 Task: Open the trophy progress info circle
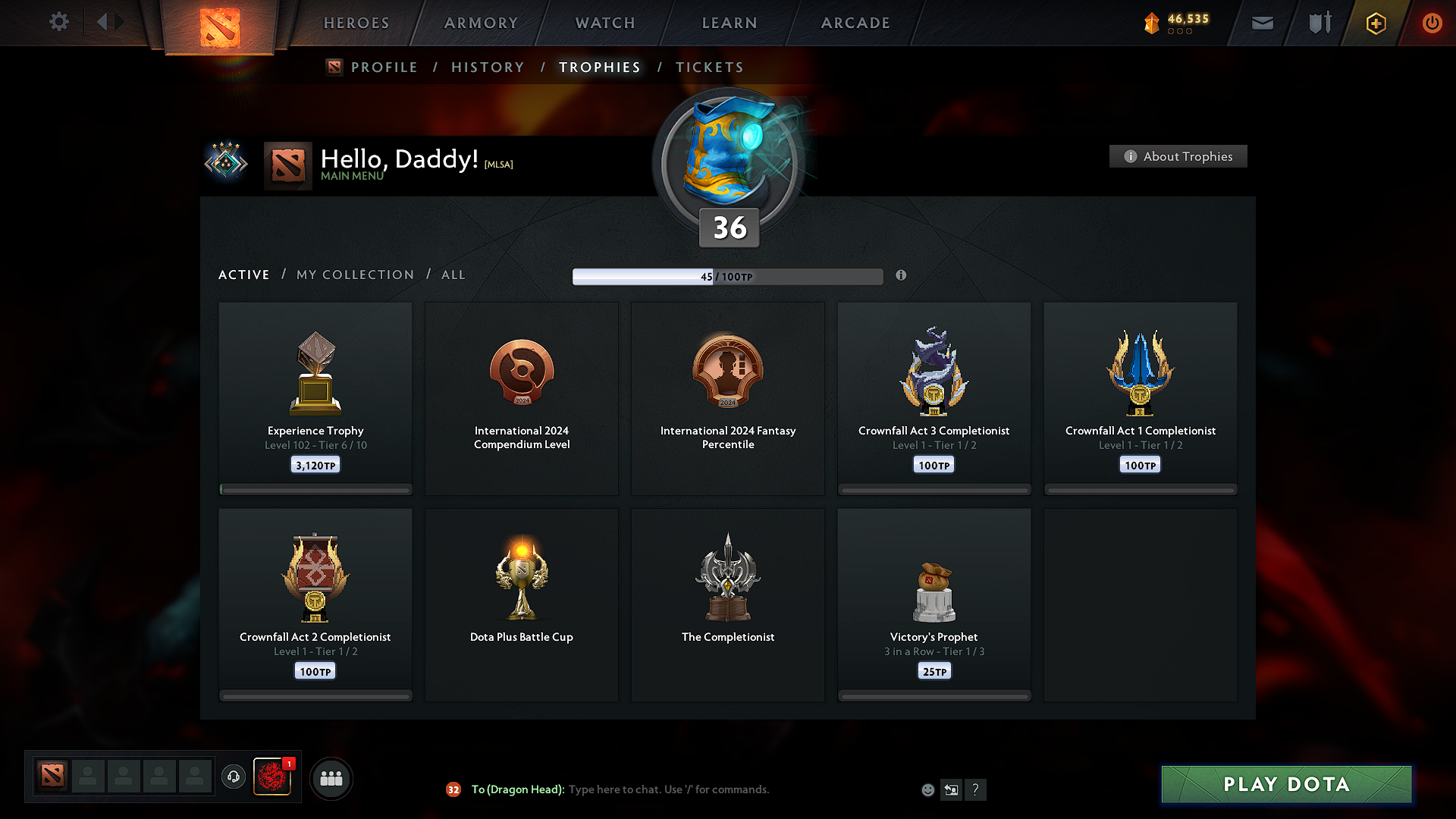pos(902,276)
